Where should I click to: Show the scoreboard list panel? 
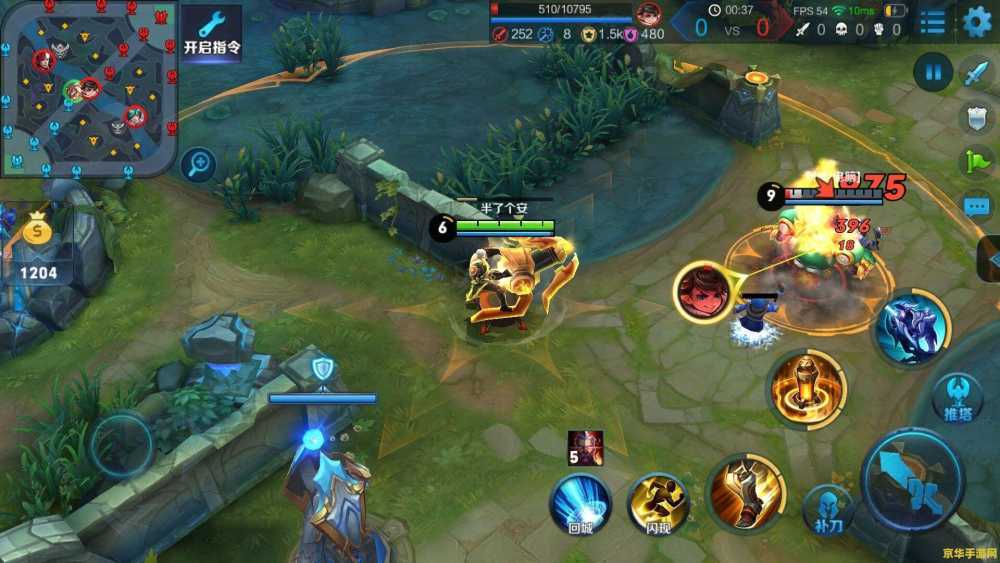(x=932, y=21)
